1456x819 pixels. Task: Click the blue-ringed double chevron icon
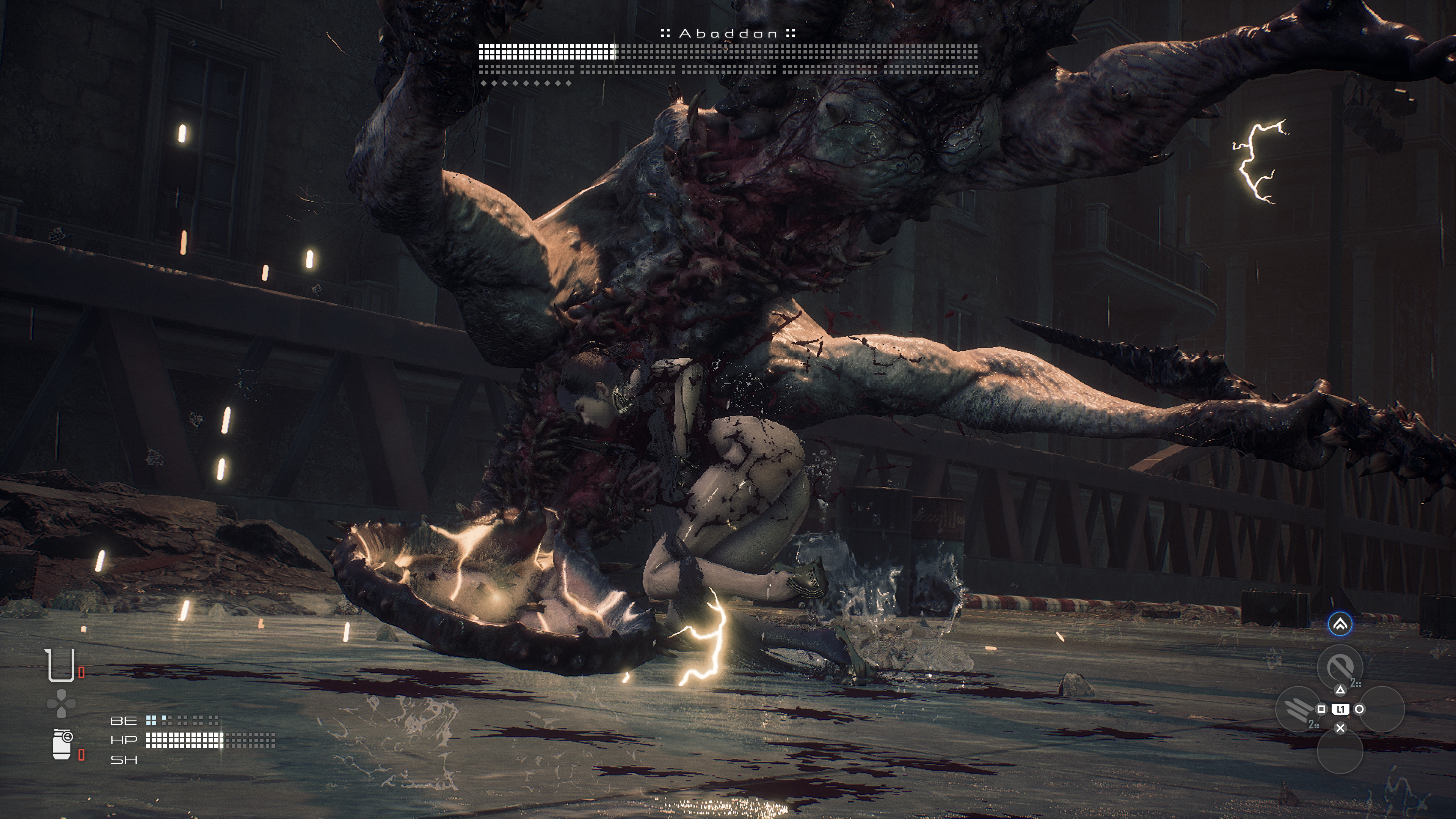coord(1340,624)
